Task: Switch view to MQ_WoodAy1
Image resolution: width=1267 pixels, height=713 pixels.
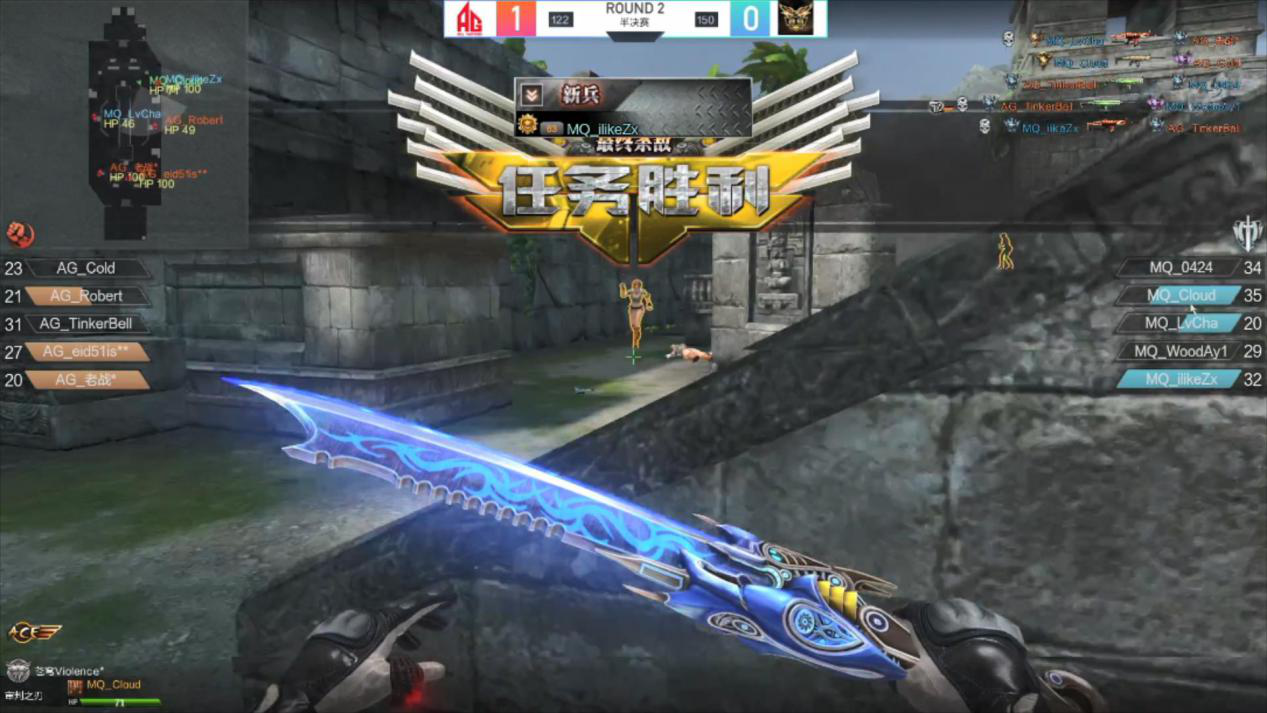Action: [x=1180, y=351]
